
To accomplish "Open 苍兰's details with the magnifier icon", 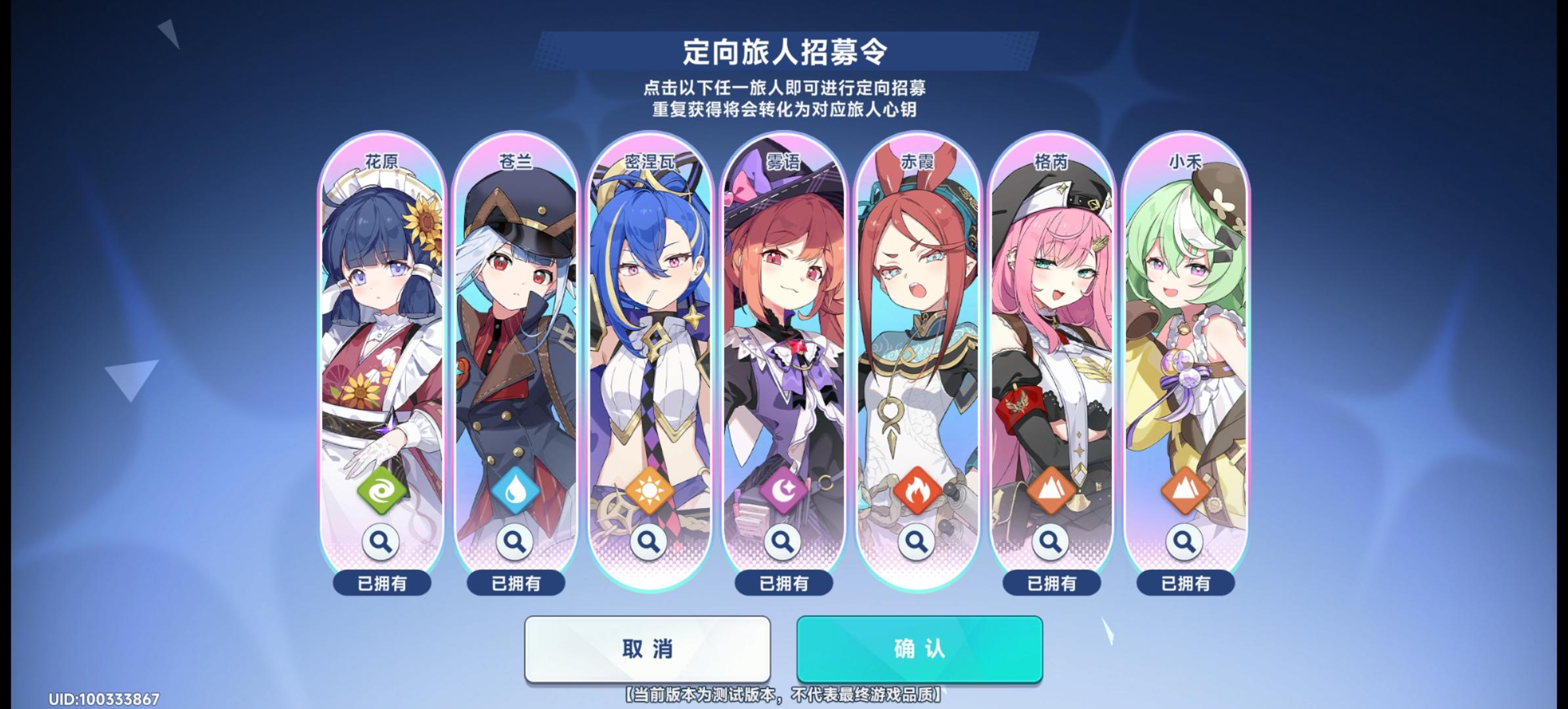I will (516, 542).
